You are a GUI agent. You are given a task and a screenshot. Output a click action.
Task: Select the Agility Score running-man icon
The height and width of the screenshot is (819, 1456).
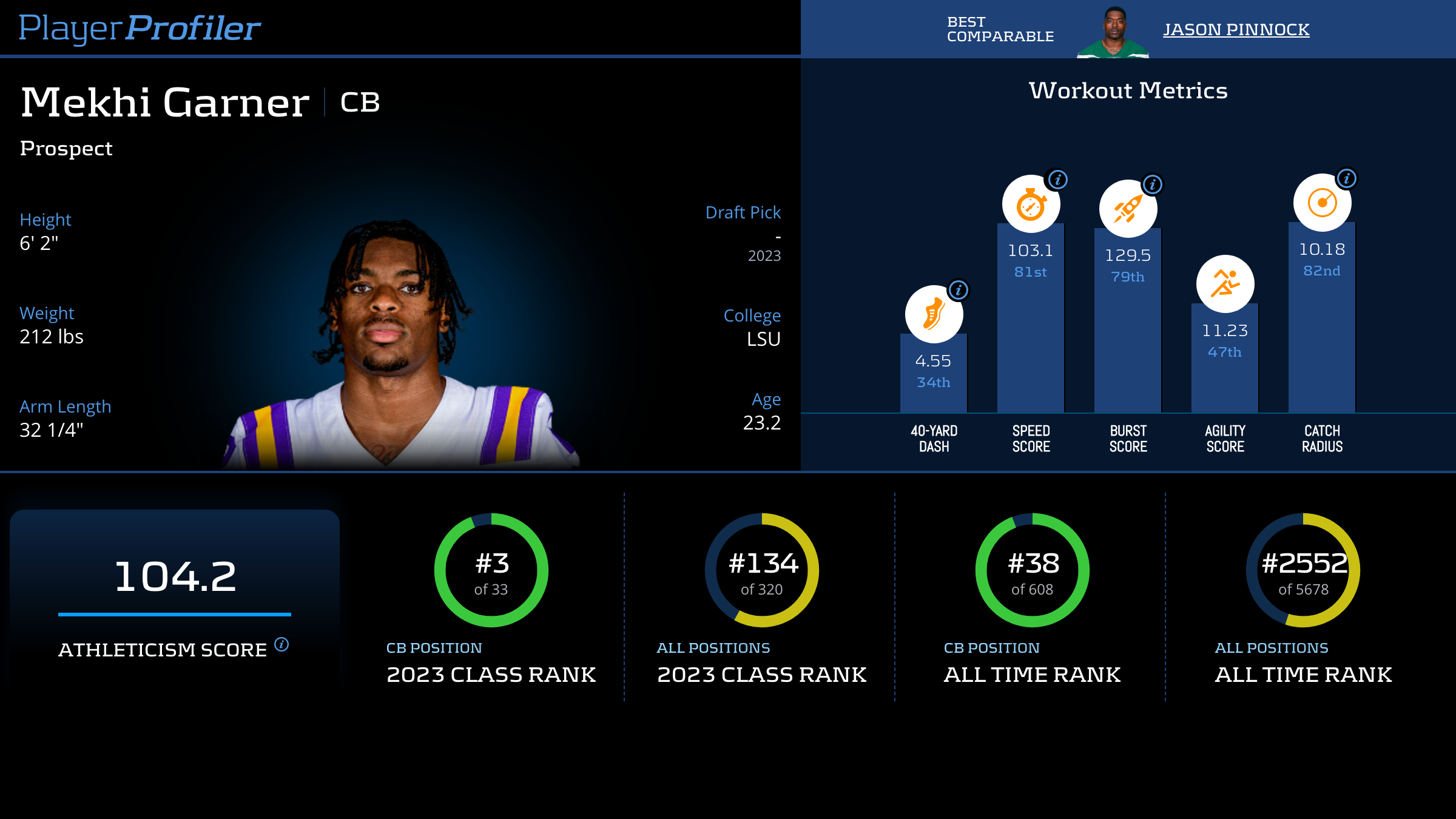(1225, 283)
